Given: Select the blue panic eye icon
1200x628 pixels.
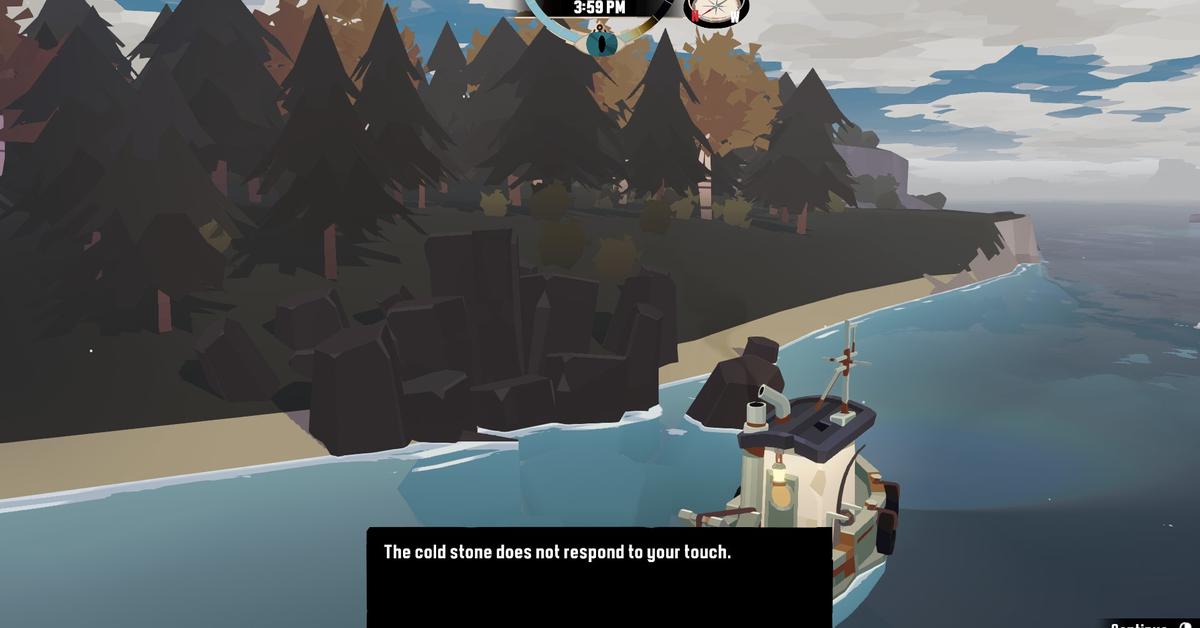Looking at the screenshot, I should tap(600, 43).
